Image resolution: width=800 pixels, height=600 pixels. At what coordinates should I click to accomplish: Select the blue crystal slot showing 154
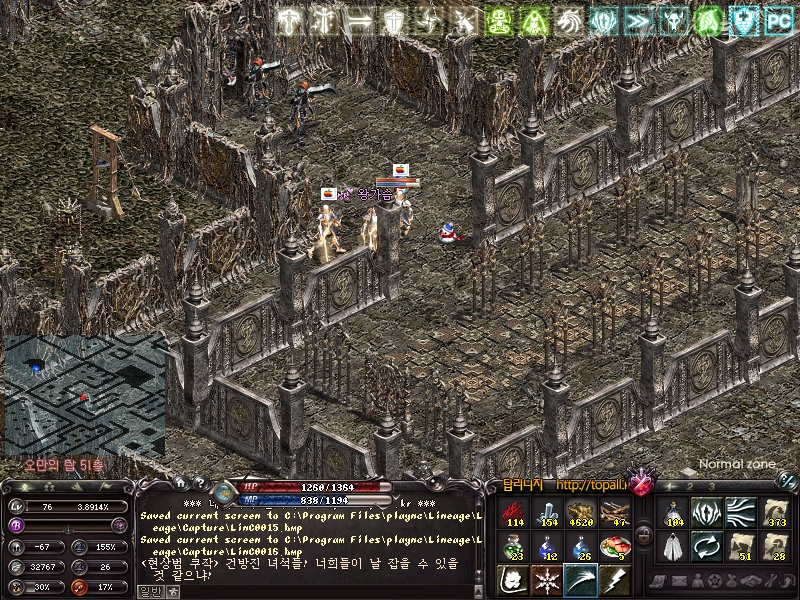[x=547, y=513]
